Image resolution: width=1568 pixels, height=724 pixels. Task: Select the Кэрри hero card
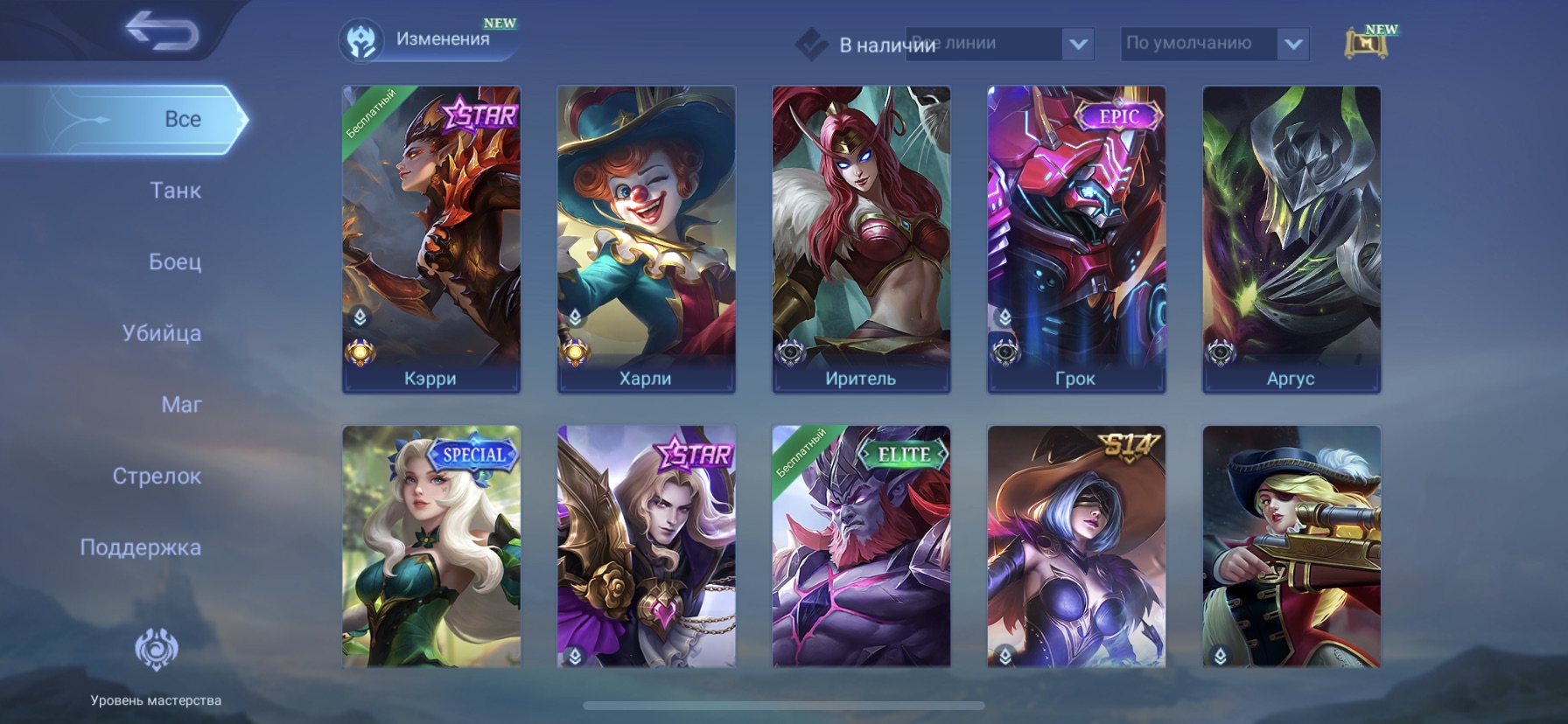(431, 239)
